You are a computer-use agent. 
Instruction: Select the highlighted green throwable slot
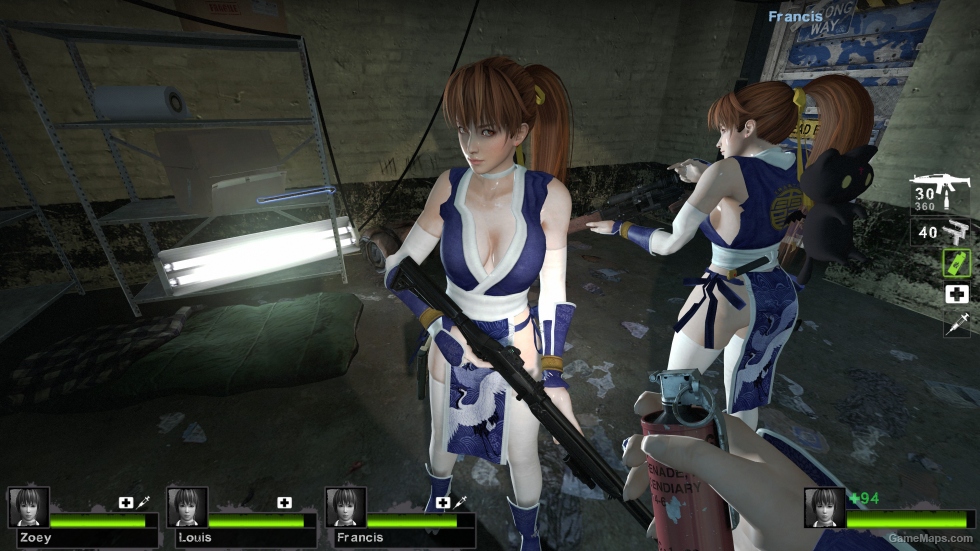pyautogui.click(x=957, y=263)
